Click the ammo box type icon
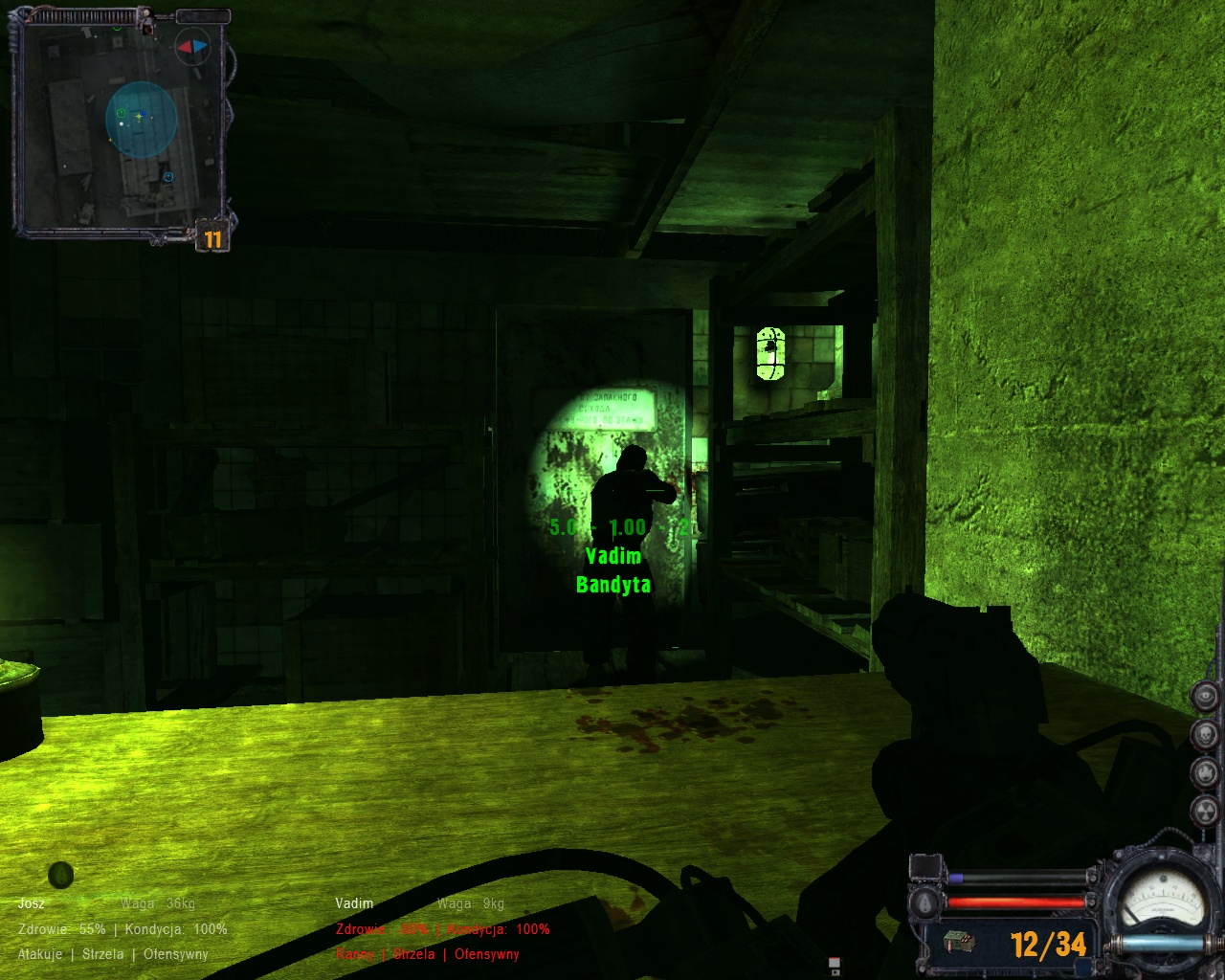The height and width of the screenshot is (980, 1225). (958, 943)
